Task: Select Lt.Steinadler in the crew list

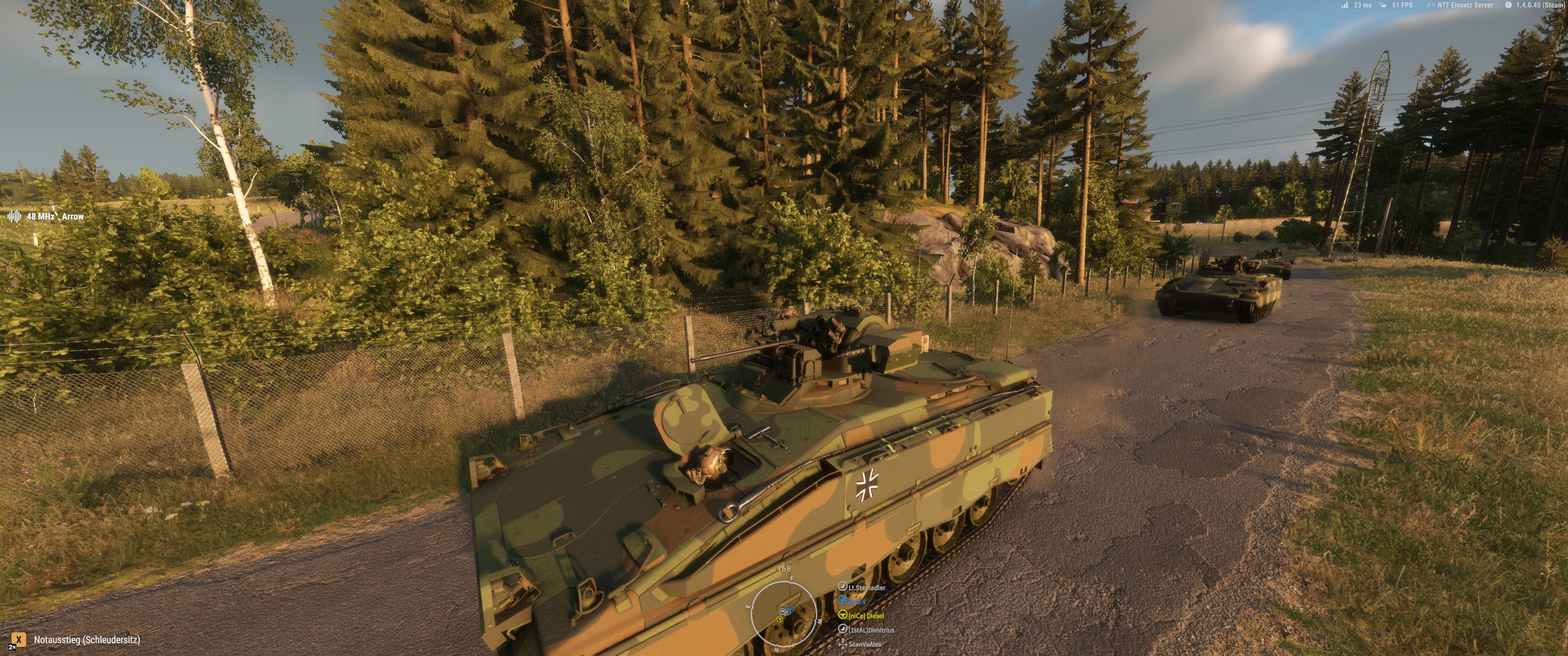Action: click(866, 587)
